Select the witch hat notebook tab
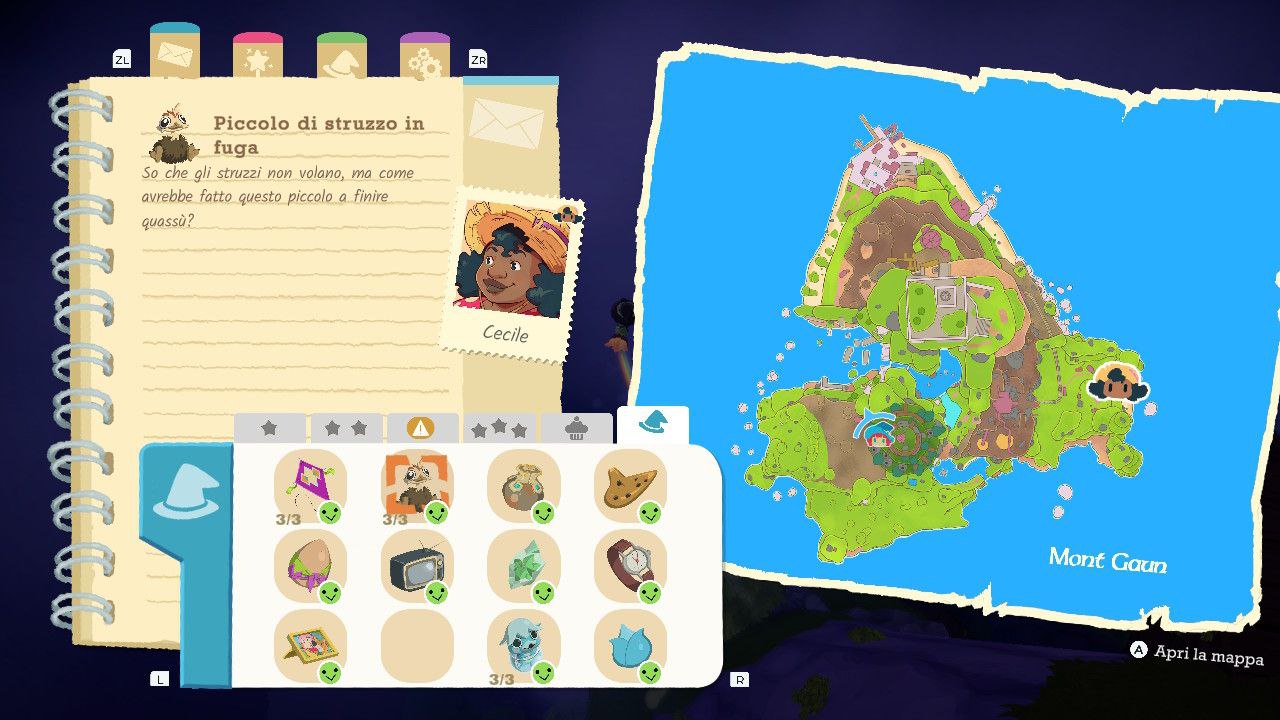 [x=342, y=57]
